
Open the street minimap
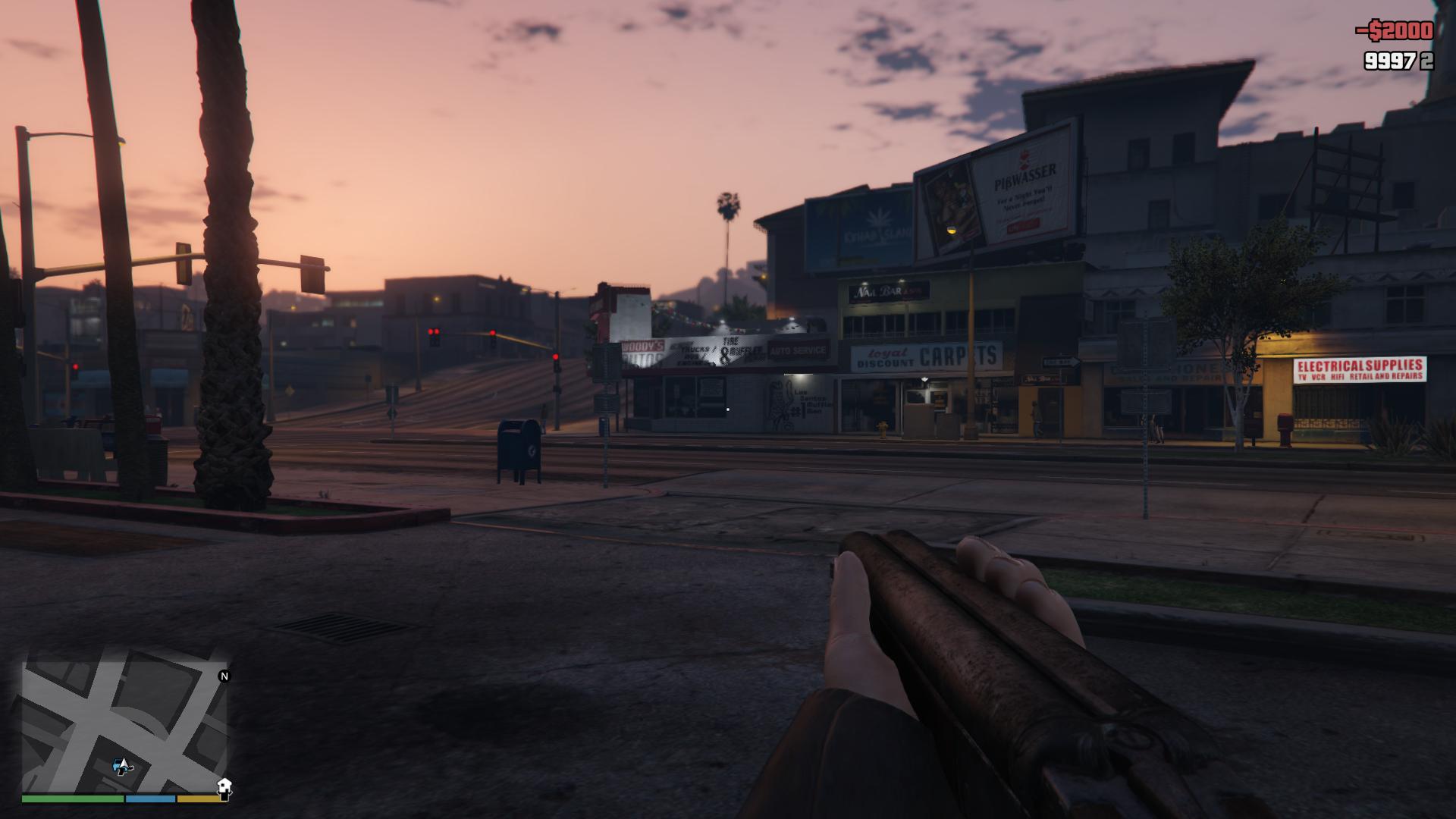click(x=125, y=724)
